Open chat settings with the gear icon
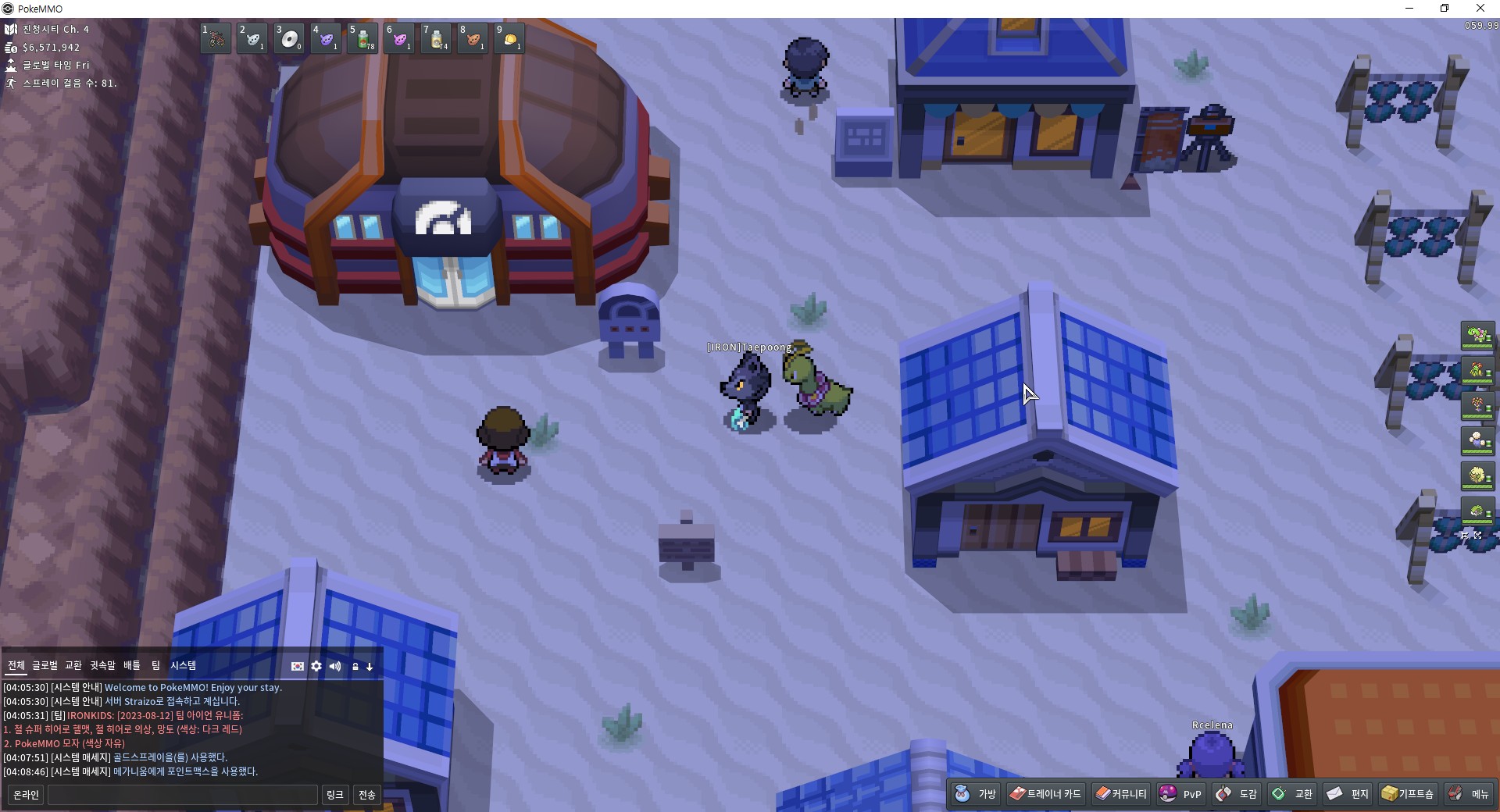 [x=316, y=666]
